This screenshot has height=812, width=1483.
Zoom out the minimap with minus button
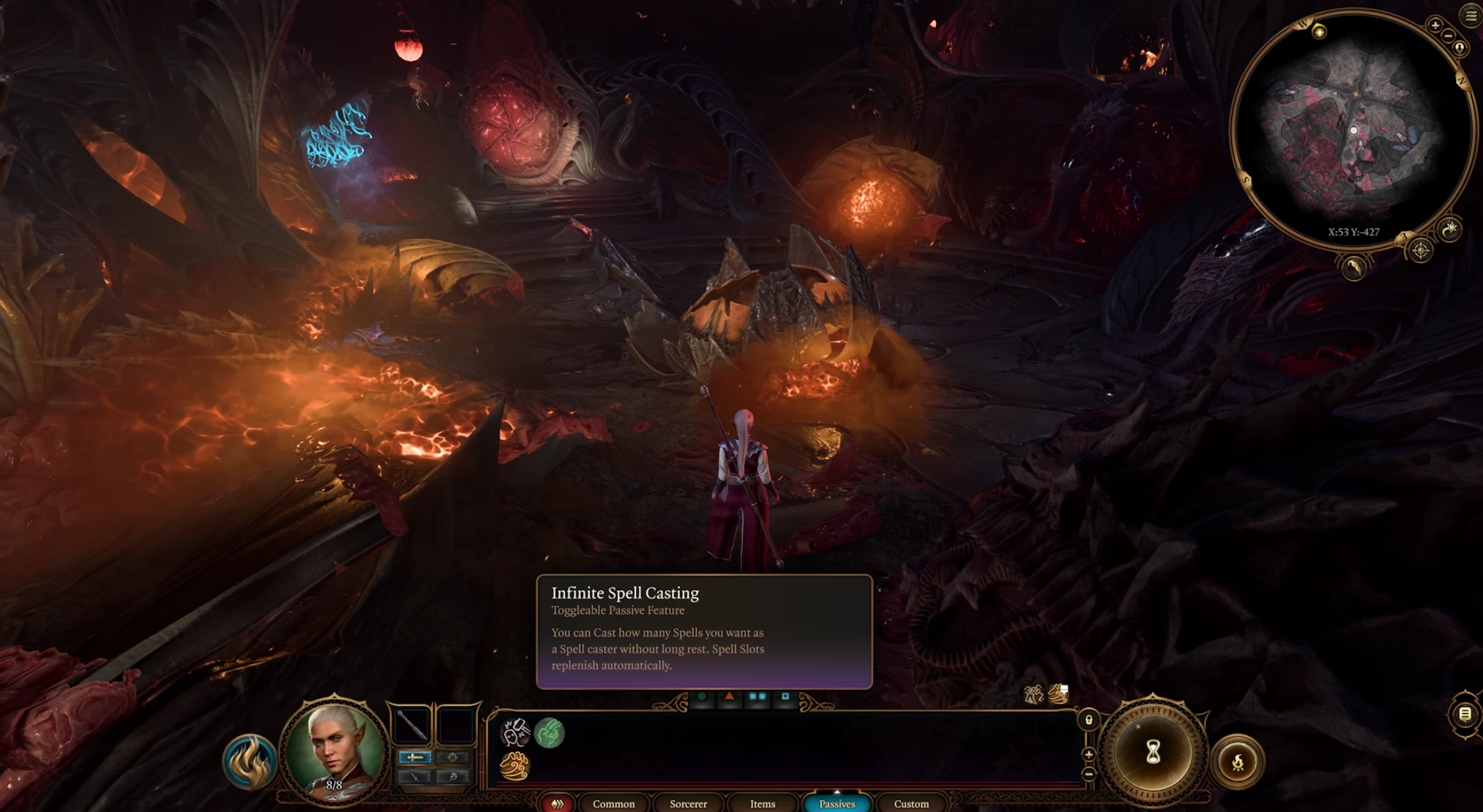(x=1448, y=35)
